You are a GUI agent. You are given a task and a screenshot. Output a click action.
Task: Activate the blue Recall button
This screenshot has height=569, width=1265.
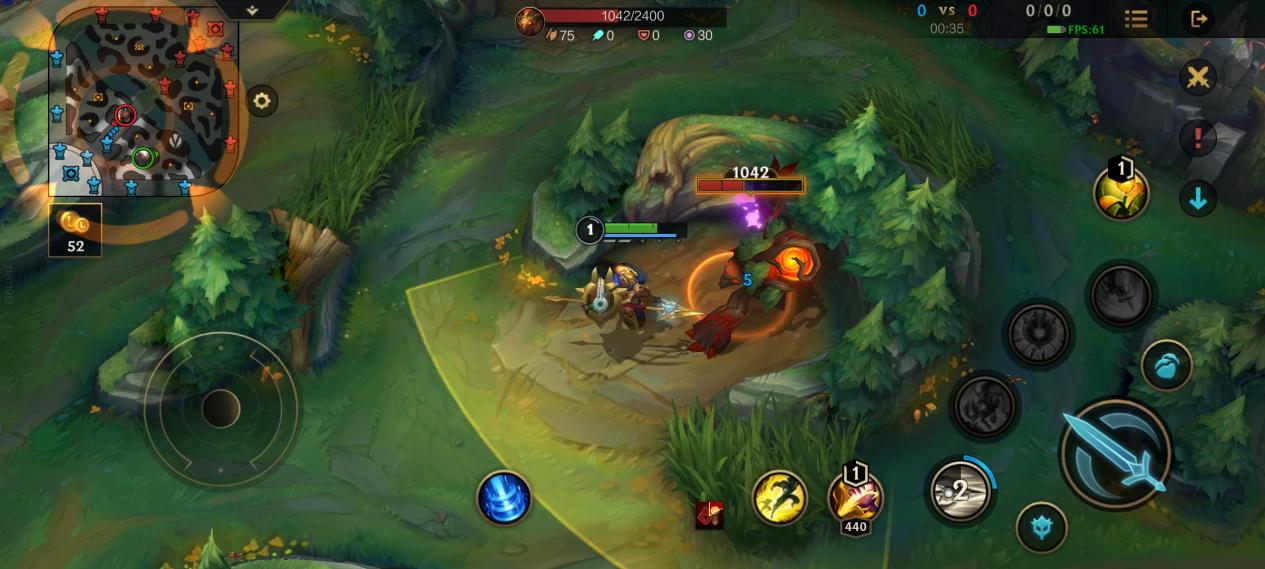[x=504, y=497]
